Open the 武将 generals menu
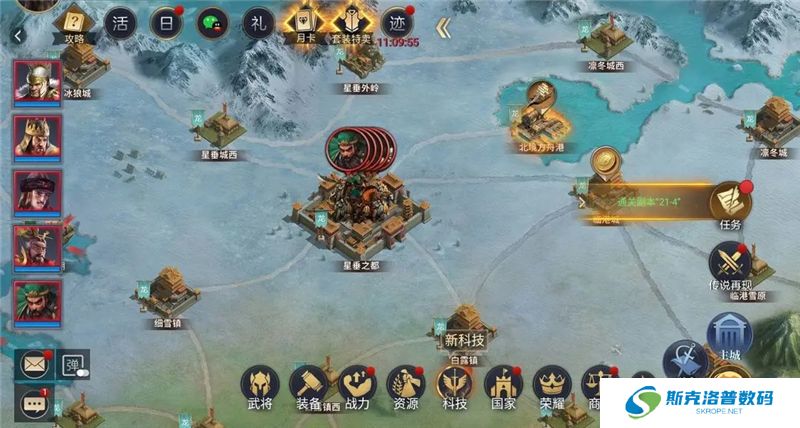Viewport: 800px width, 428px height. pyautogui.click(x=260, y=386)
